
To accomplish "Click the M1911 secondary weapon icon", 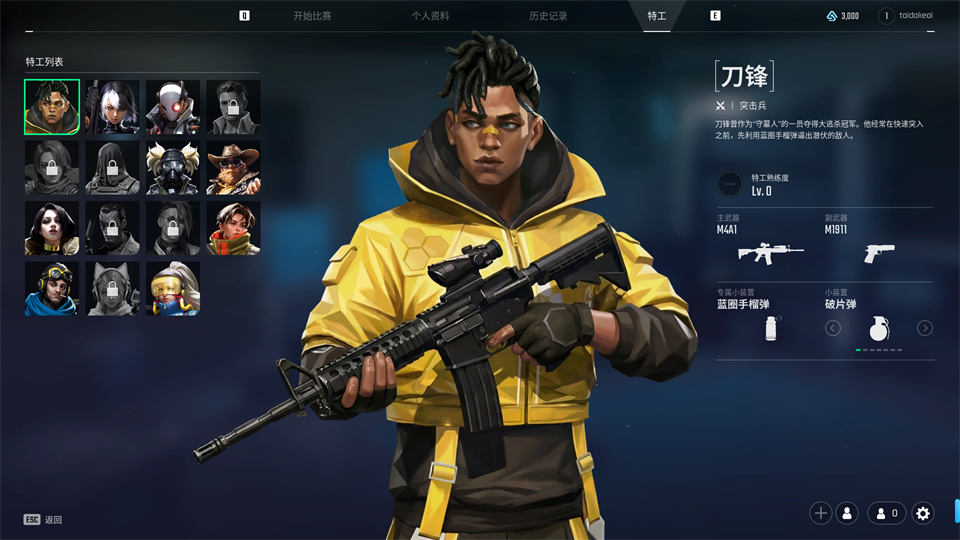I will [879, 252].
